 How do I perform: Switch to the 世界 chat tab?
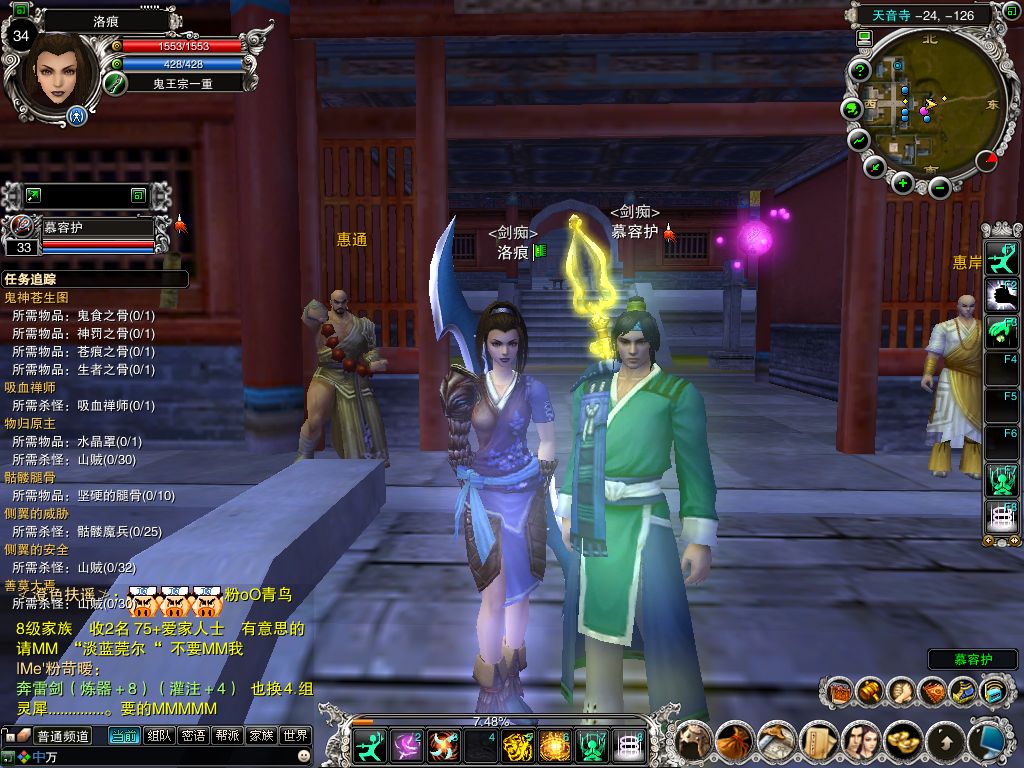[295, 736]
